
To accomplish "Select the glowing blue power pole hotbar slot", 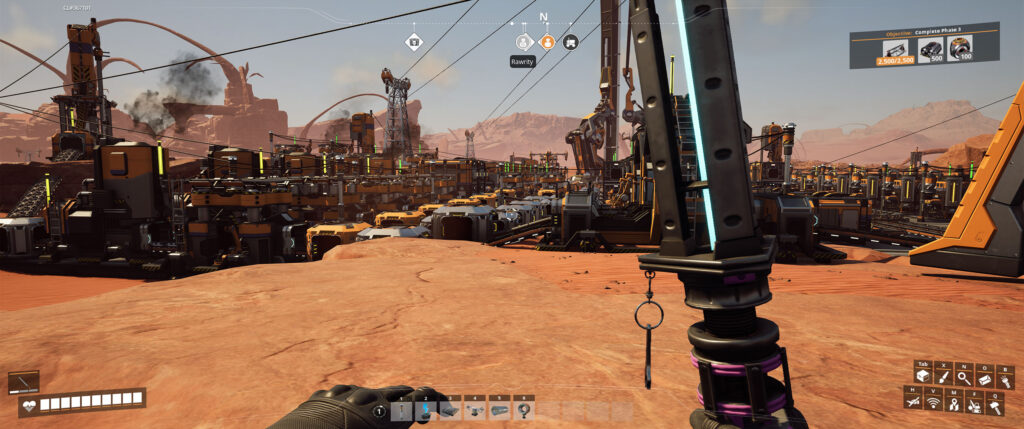I will coord(425,409).
